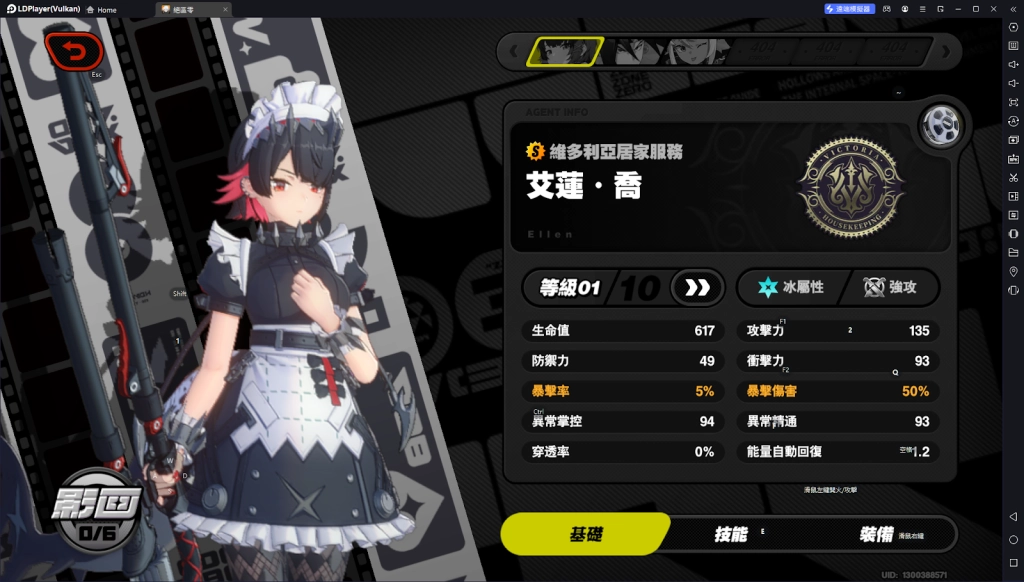The height and width of the screenshot is (582, 1024).
Task: Show next agents with the right arrow
Action: tap(945, 51)
